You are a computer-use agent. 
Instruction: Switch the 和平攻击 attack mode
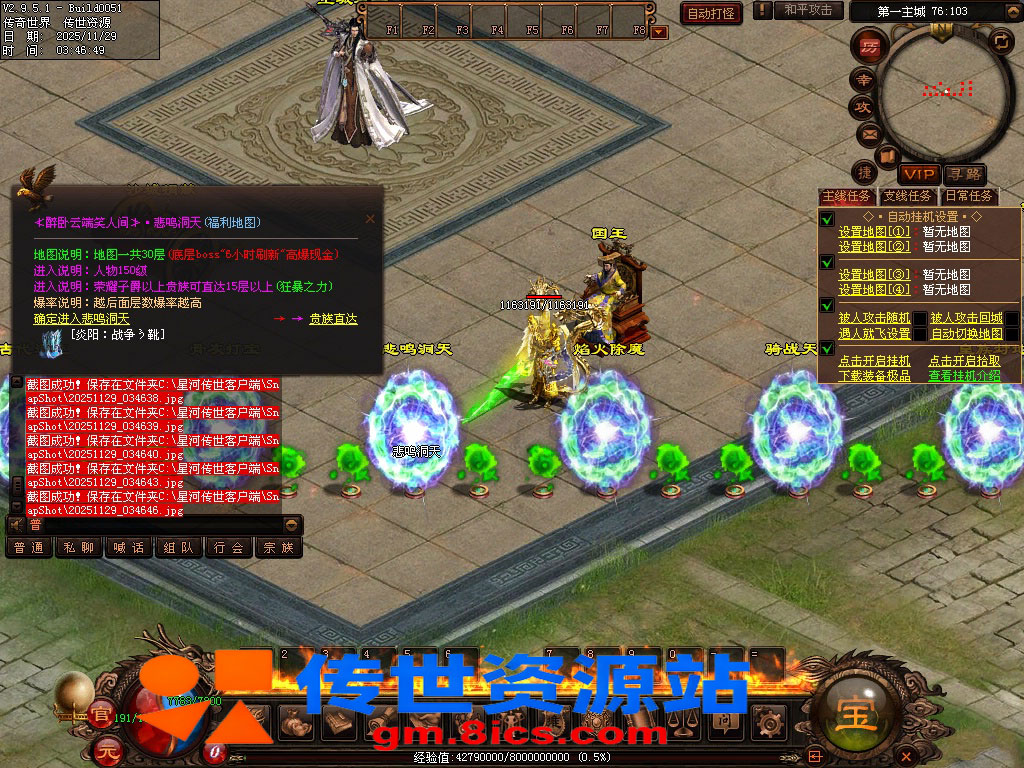[x=808, y=10]
